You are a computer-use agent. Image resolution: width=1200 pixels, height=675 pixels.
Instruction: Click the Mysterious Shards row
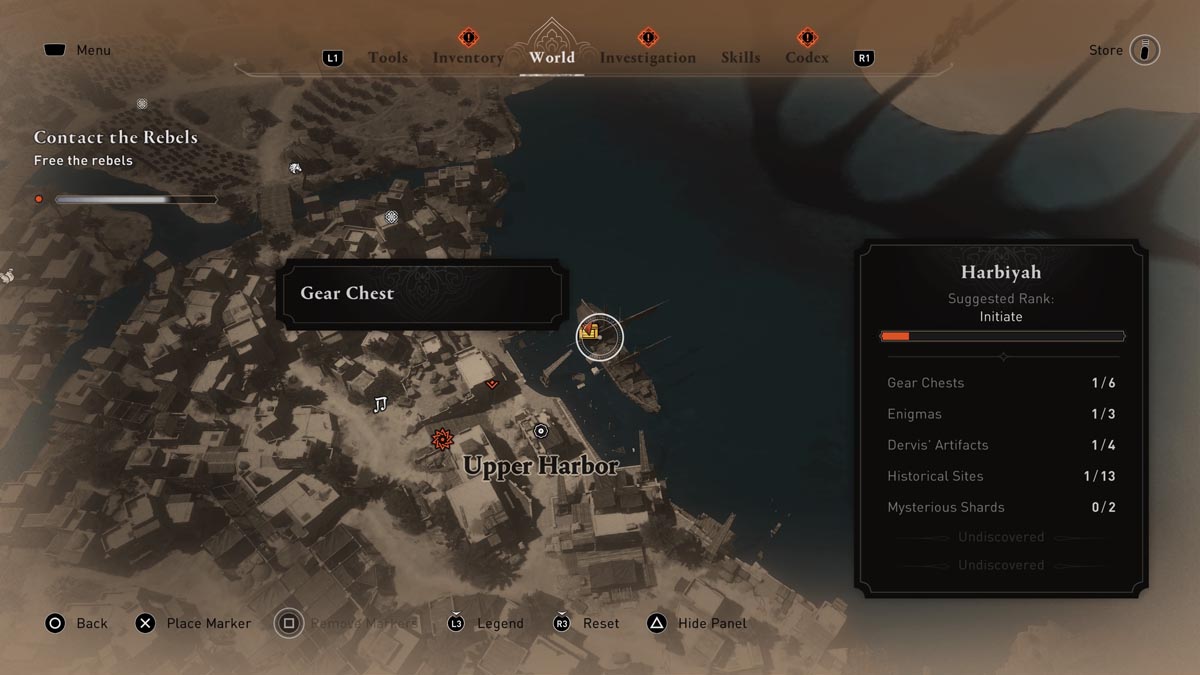tap(1001, 507)
